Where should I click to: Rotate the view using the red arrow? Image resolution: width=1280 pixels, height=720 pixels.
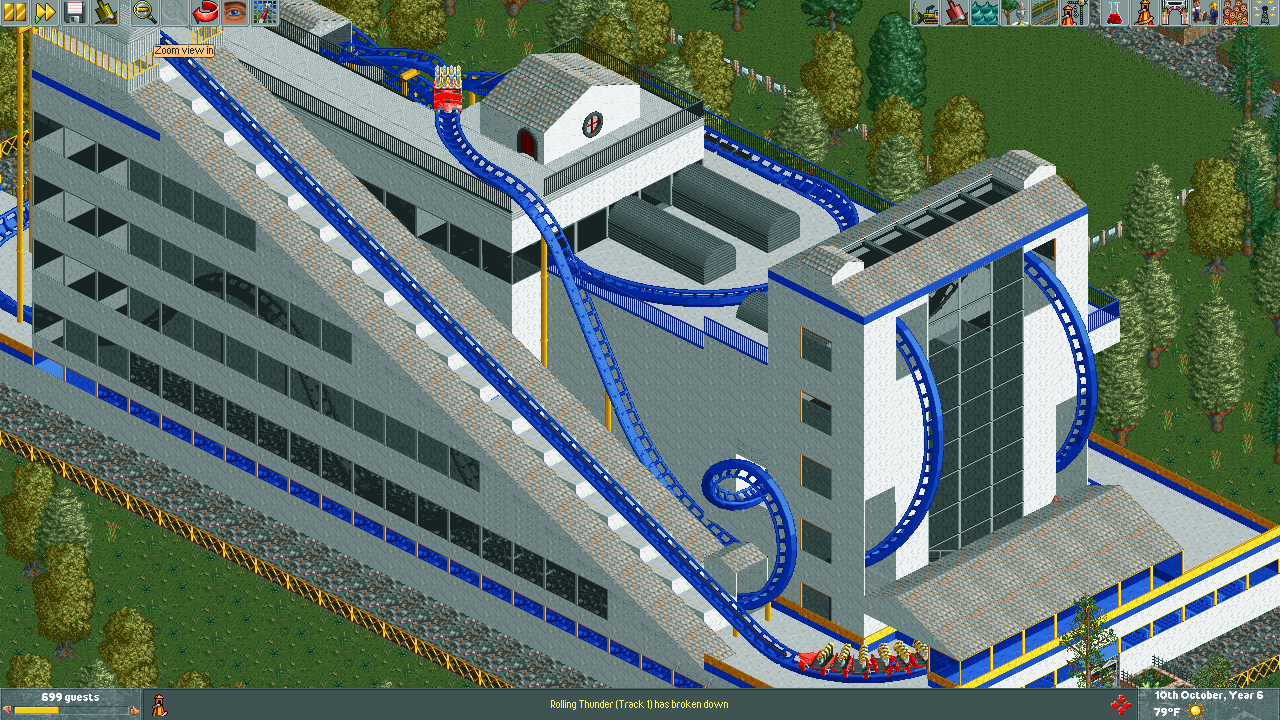pos(205,12)
